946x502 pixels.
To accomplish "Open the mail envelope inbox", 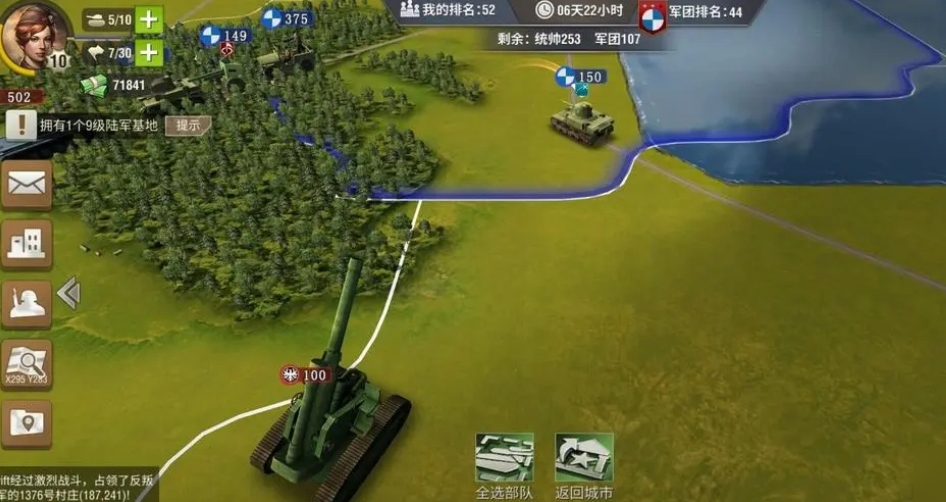I will point(27,184).
